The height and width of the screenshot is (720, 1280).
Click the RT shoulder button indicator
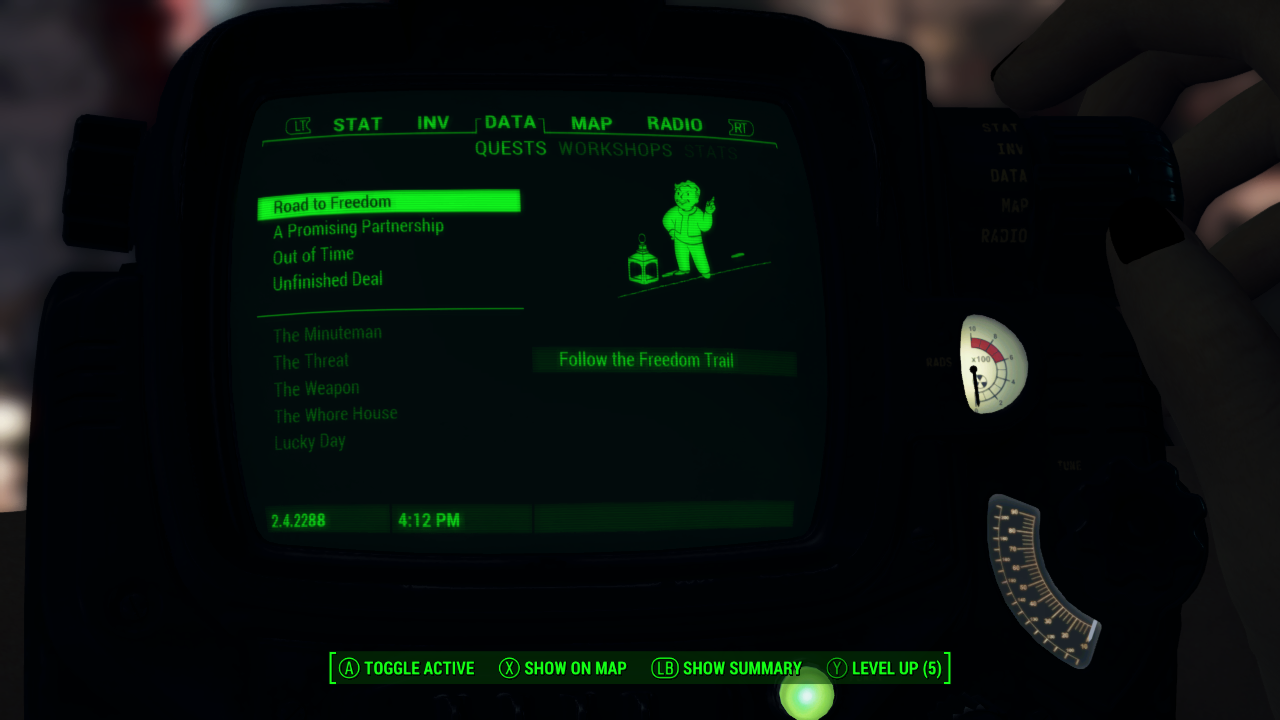(739, 128)
